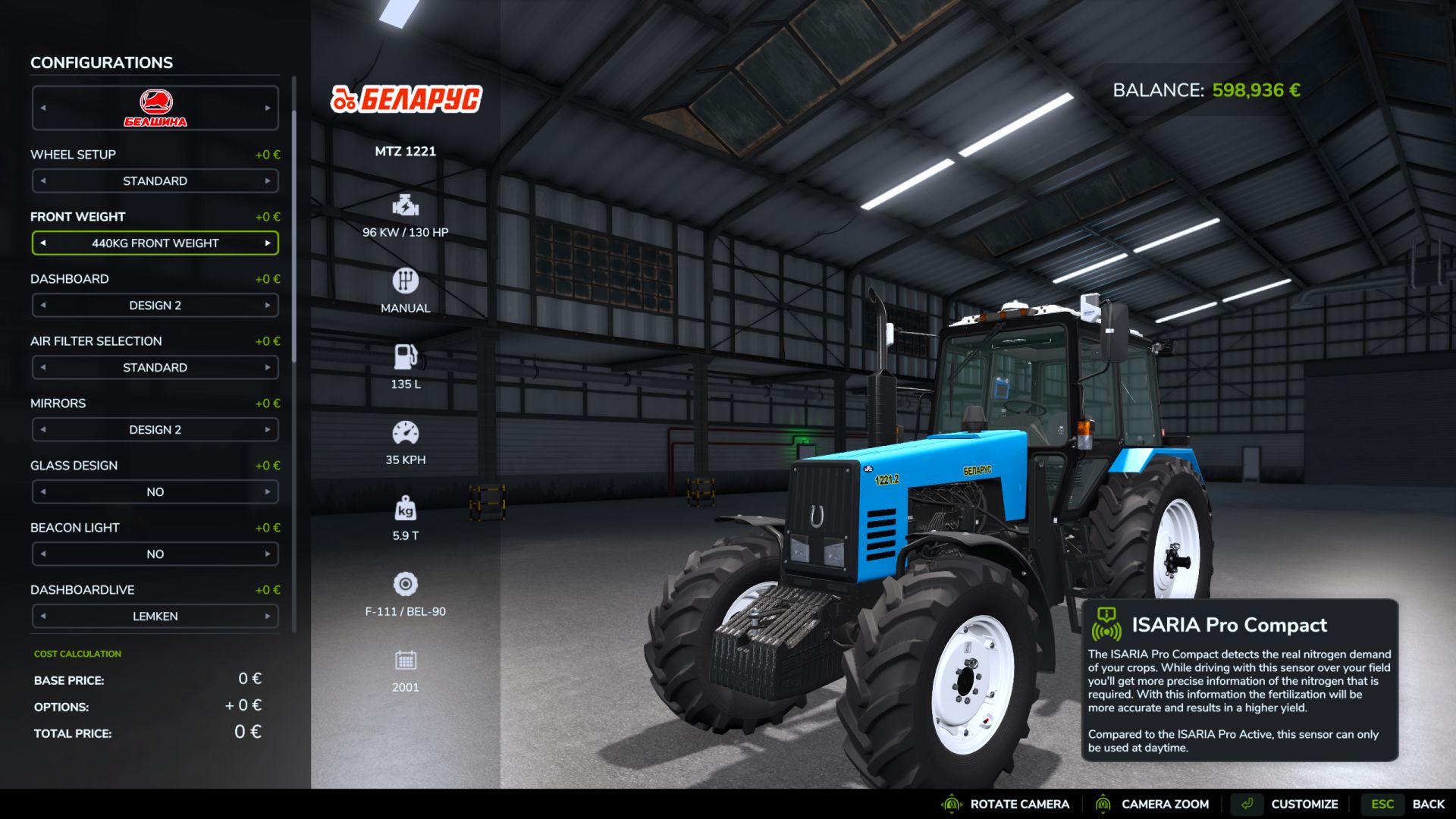1456x819 pixels.
Task: Select next tire brand after Belshina
Action: pyautogui.click(x=268, y=108)
